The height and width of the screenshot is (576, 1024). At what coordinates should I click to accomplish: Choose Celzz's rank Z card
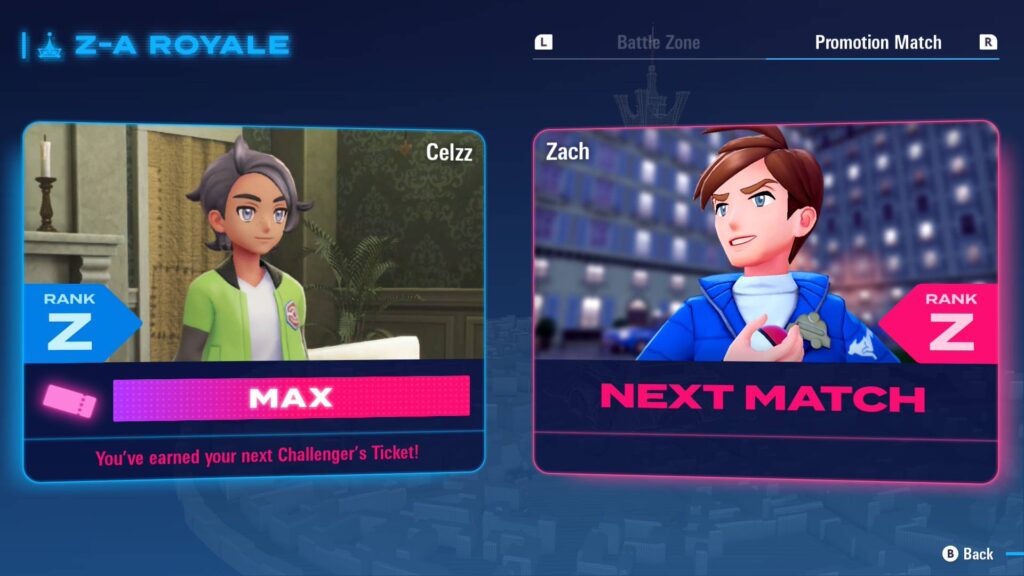pyautogui.click(x=254, y=300)
